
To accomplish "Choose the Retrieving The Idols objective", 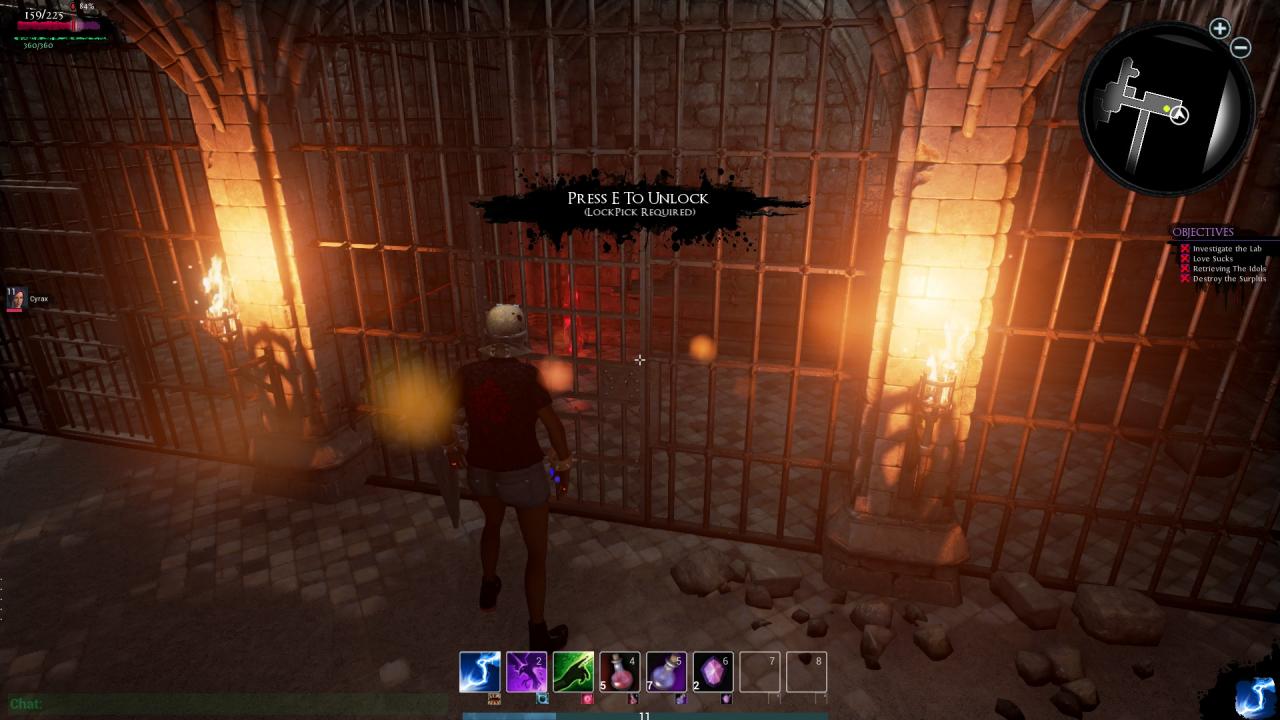I will click(x=1229, y=269).
